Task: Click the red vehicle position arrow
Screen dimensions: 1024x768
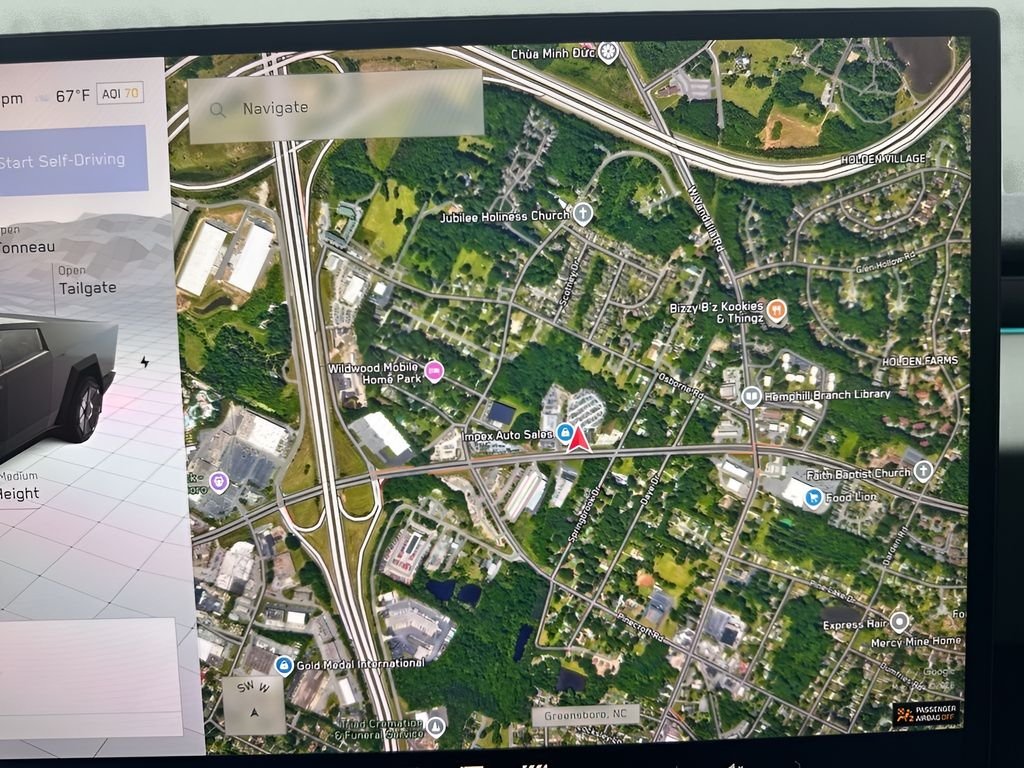Action: pos(578,438)
